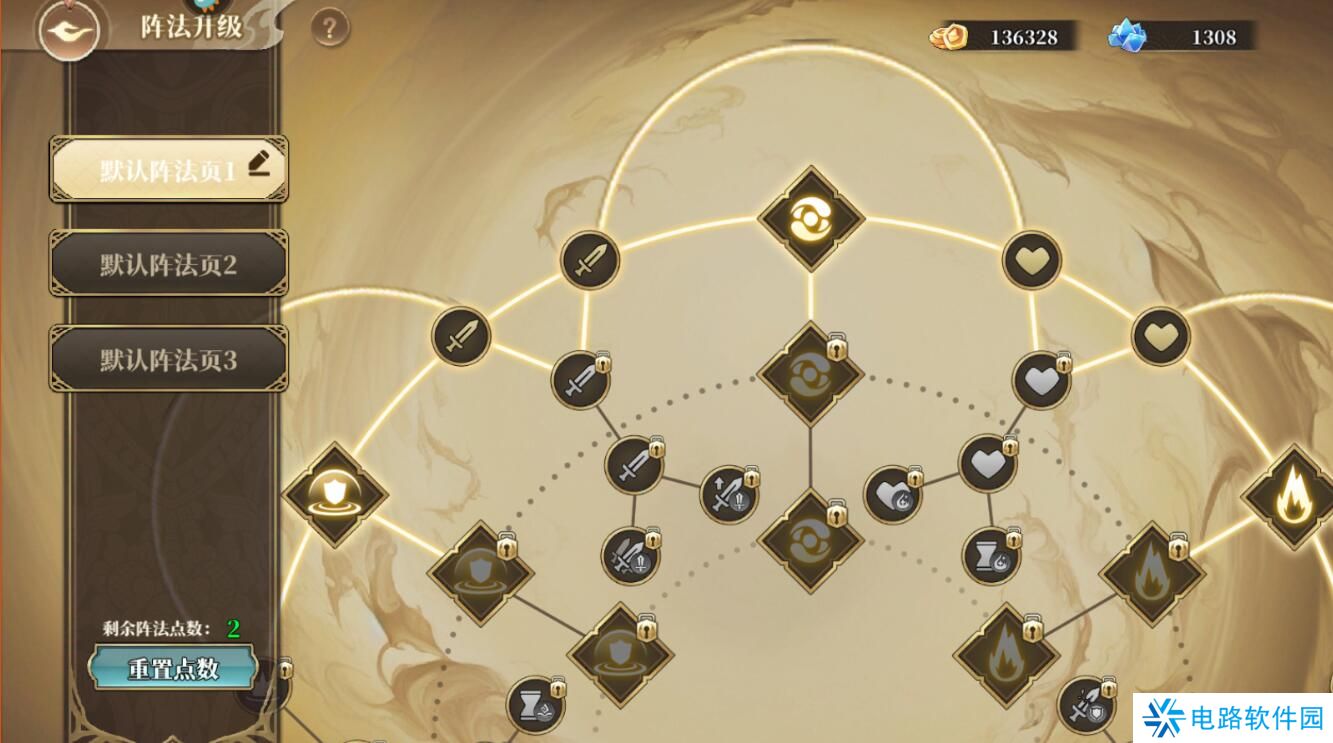Select the locked sword with up-arrow node

click(728, 494)
